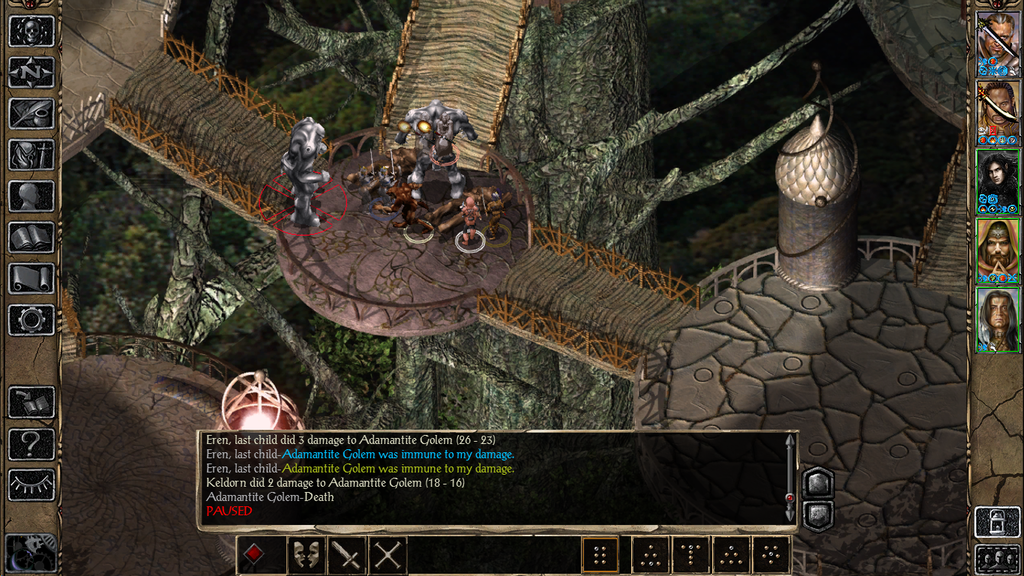This screenshot has height=576, width=1024.
Task: Toggle the eye highlight button
Action: coord(31,484)
